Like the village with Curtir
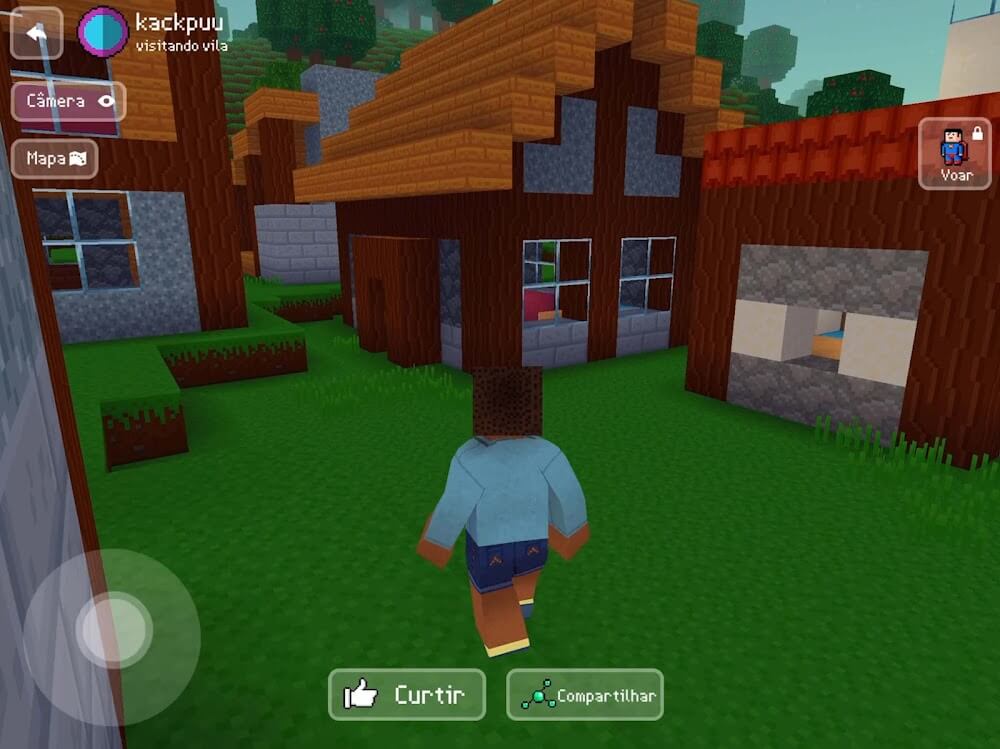1000x749 pixels. pos(407,695)
